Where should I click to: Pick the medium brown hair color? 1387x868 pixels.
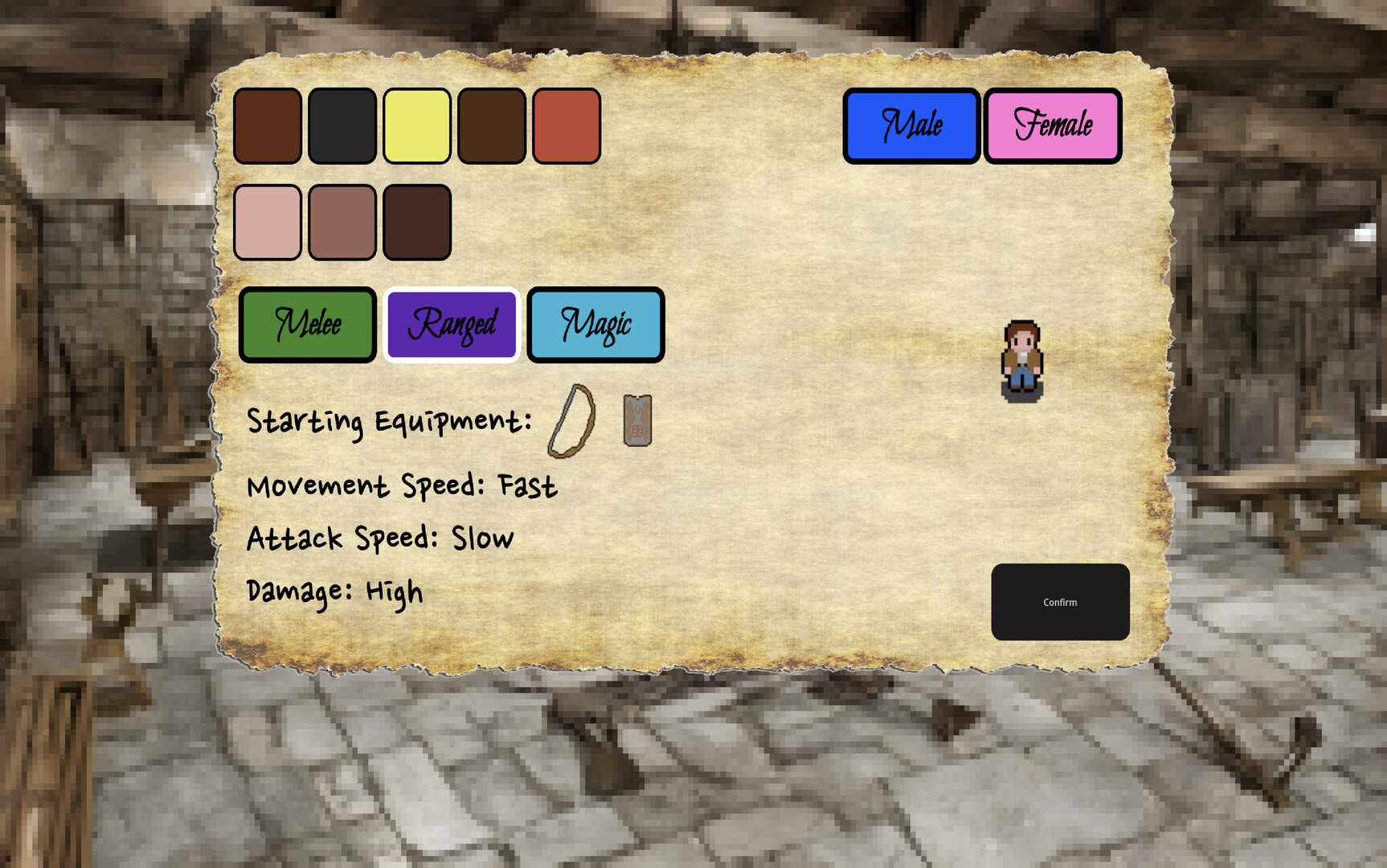[268, 126]
